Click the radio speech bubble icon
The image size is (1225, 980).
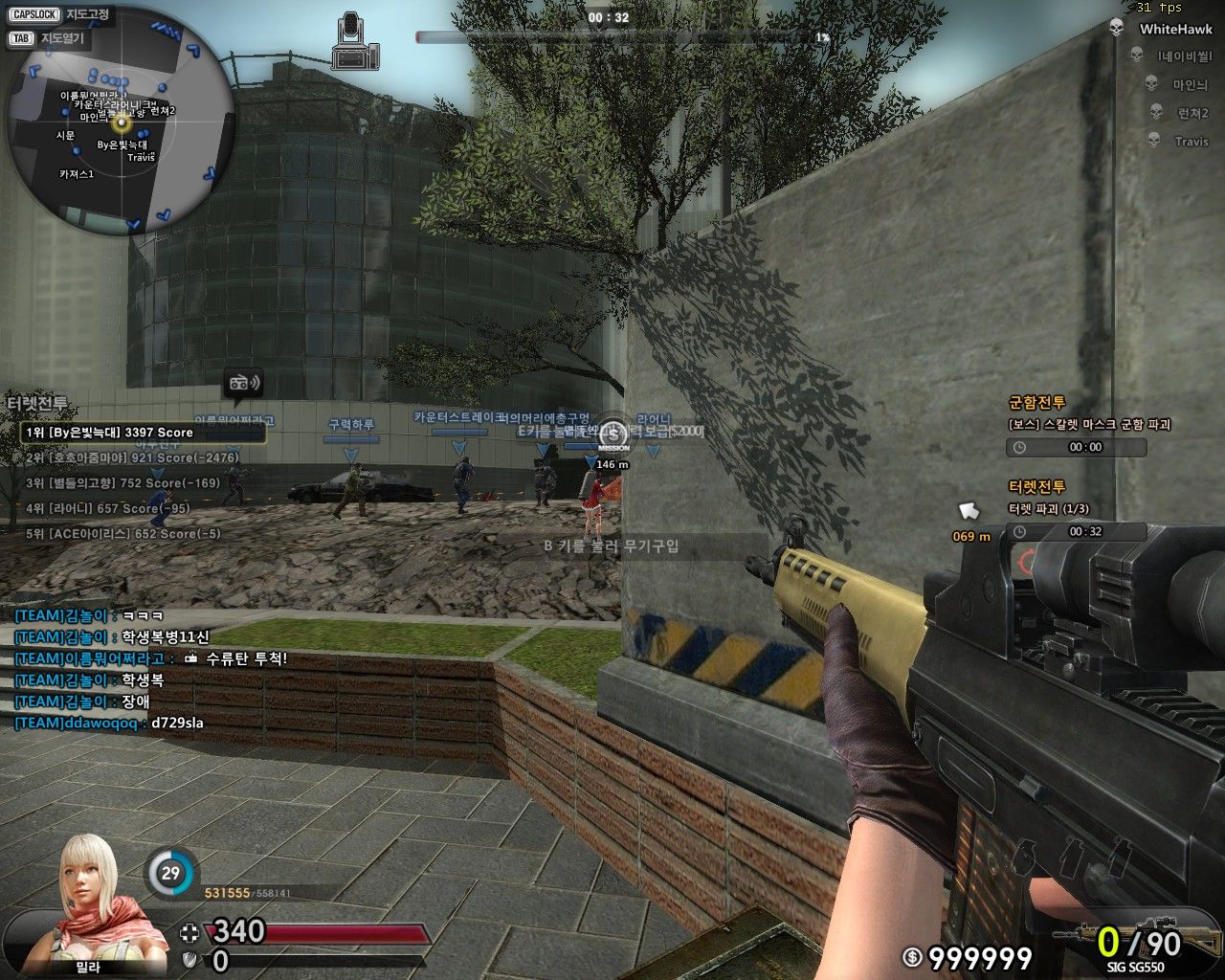click(x=243, y=384)
